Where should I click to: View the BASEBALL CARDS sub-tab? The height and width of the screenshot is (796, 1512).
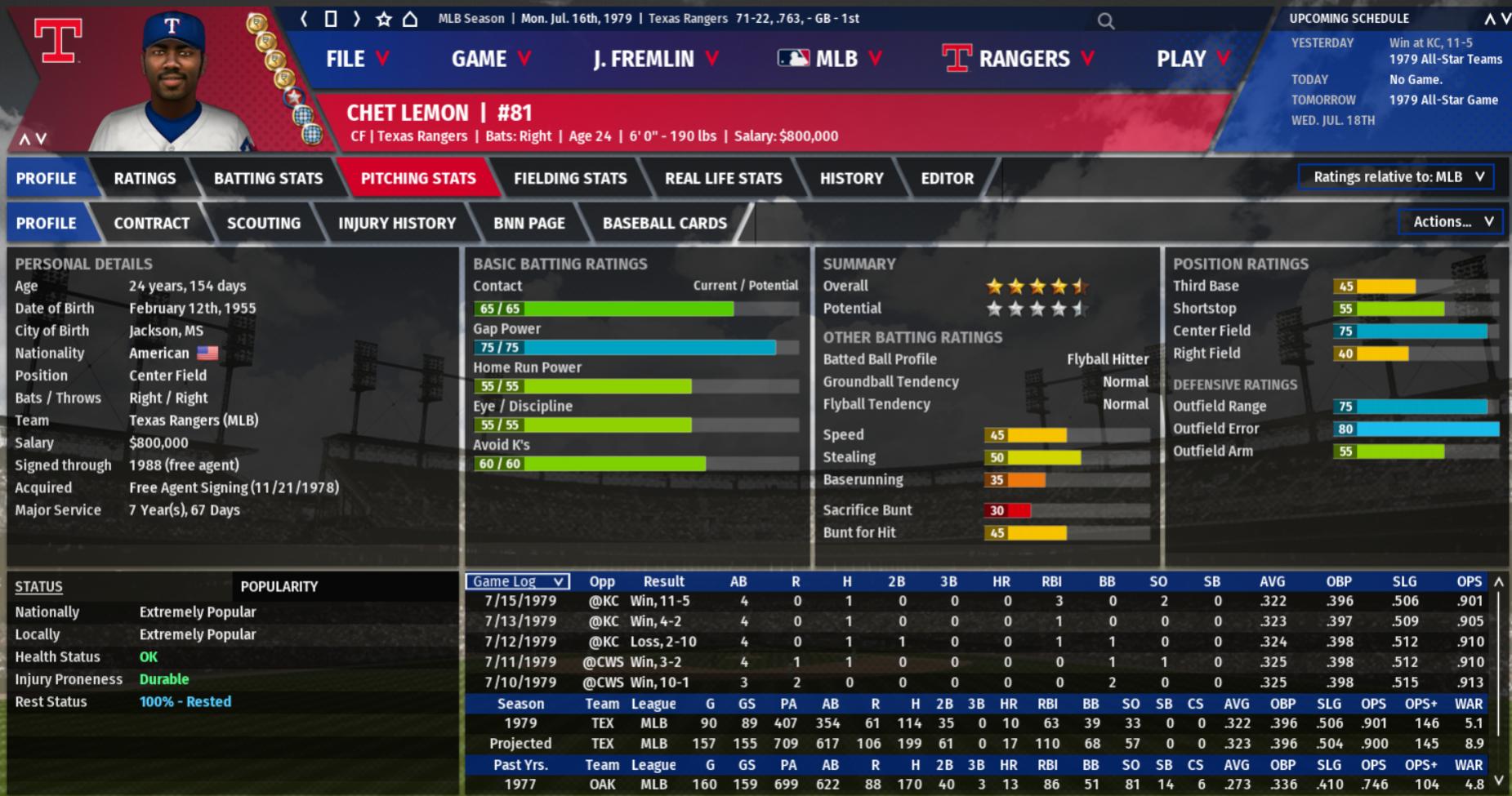[664, 223]
